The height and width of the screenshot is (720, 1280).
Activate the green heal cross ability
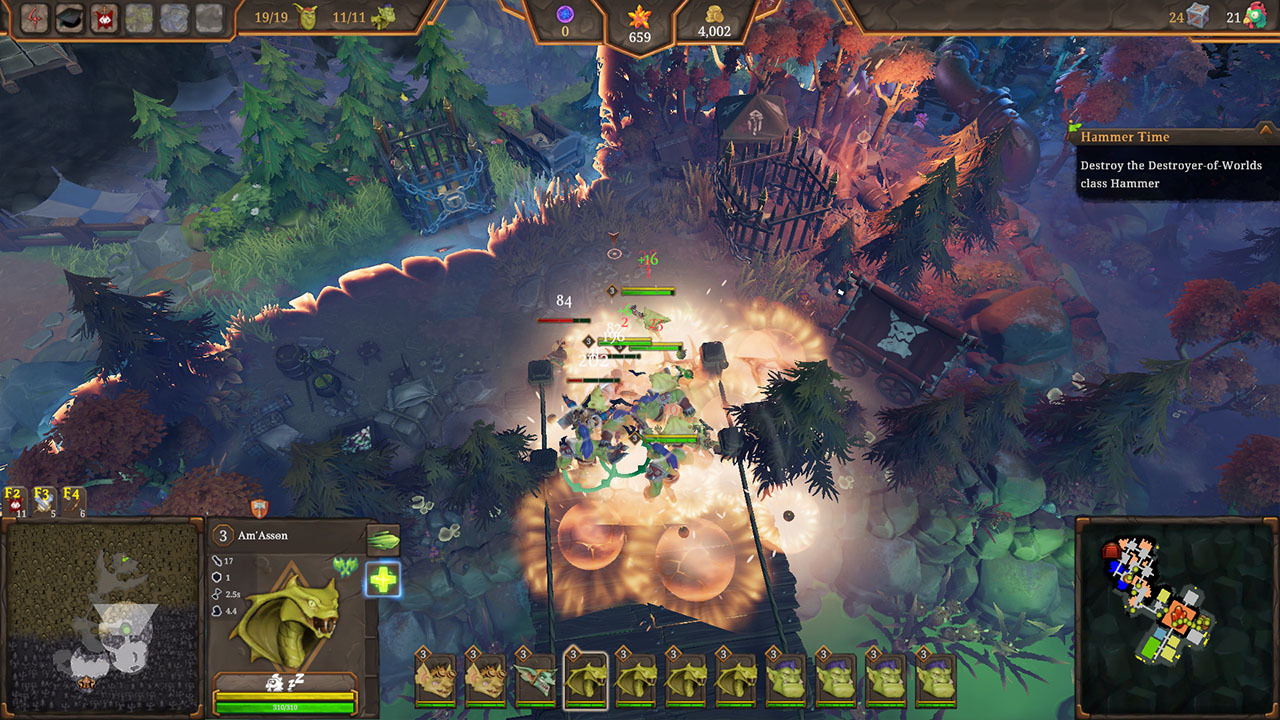click(382, 578)
